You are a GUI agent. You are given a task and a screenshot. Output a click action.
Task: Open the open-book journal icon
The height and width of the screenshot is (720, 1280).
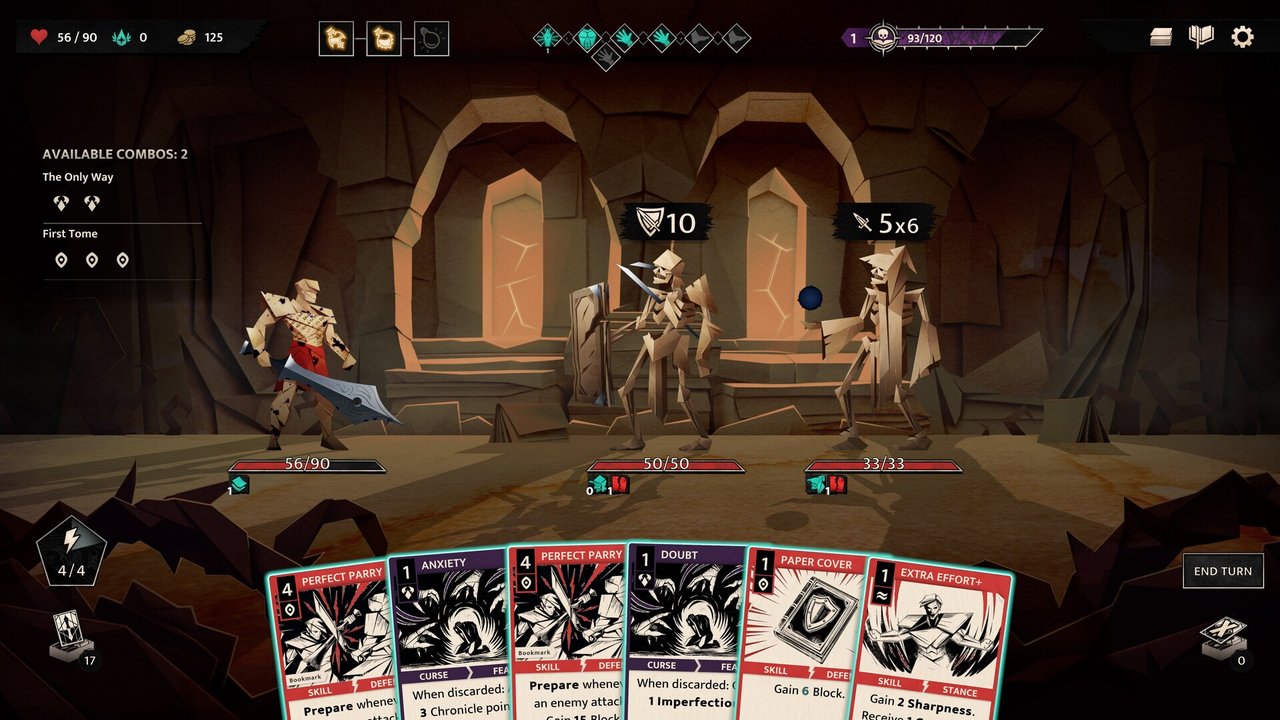click(1201, 37)
